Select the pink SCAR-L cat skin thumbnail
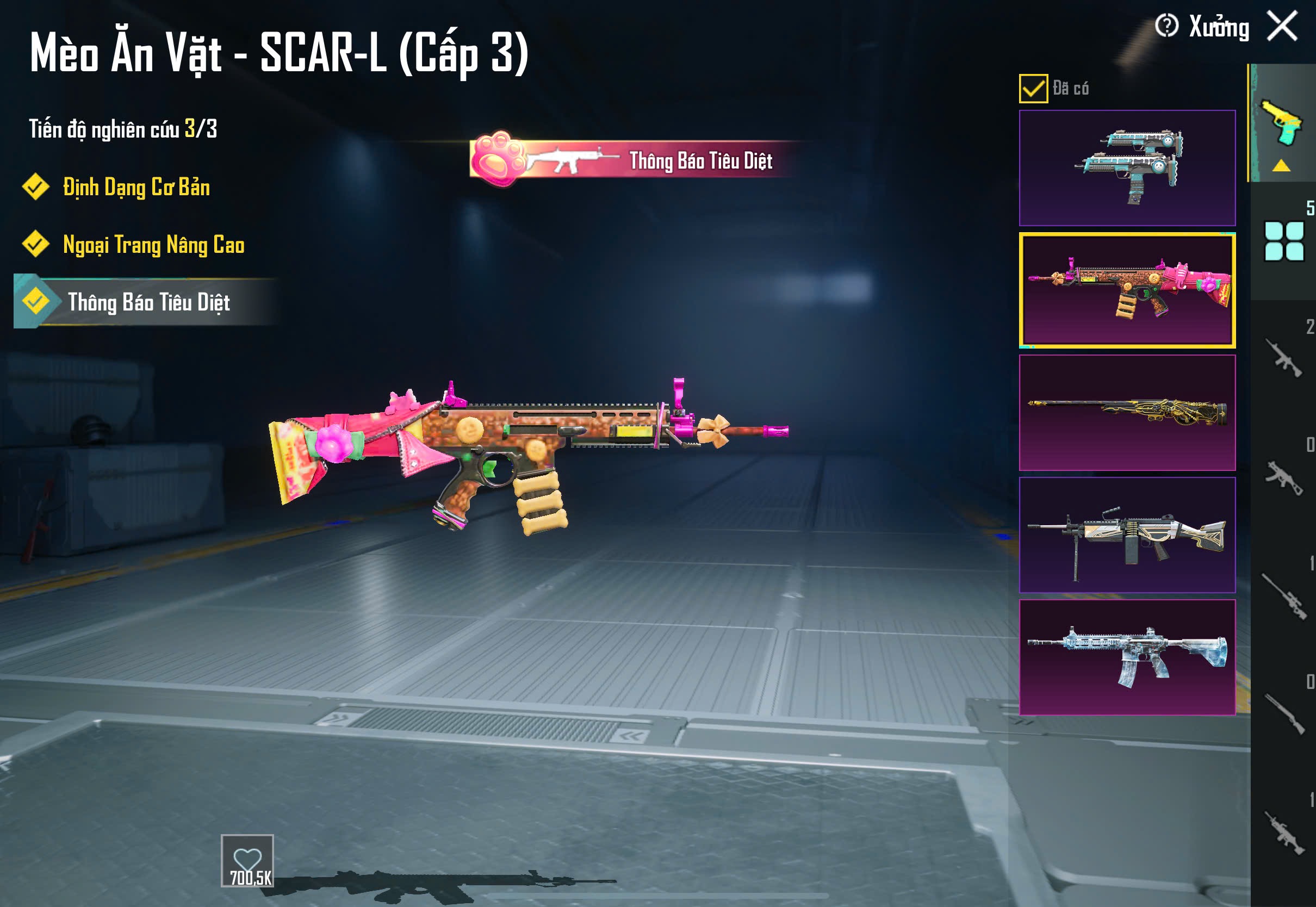Viewport: 1316px width, 907px height. tap(1127, 290)
